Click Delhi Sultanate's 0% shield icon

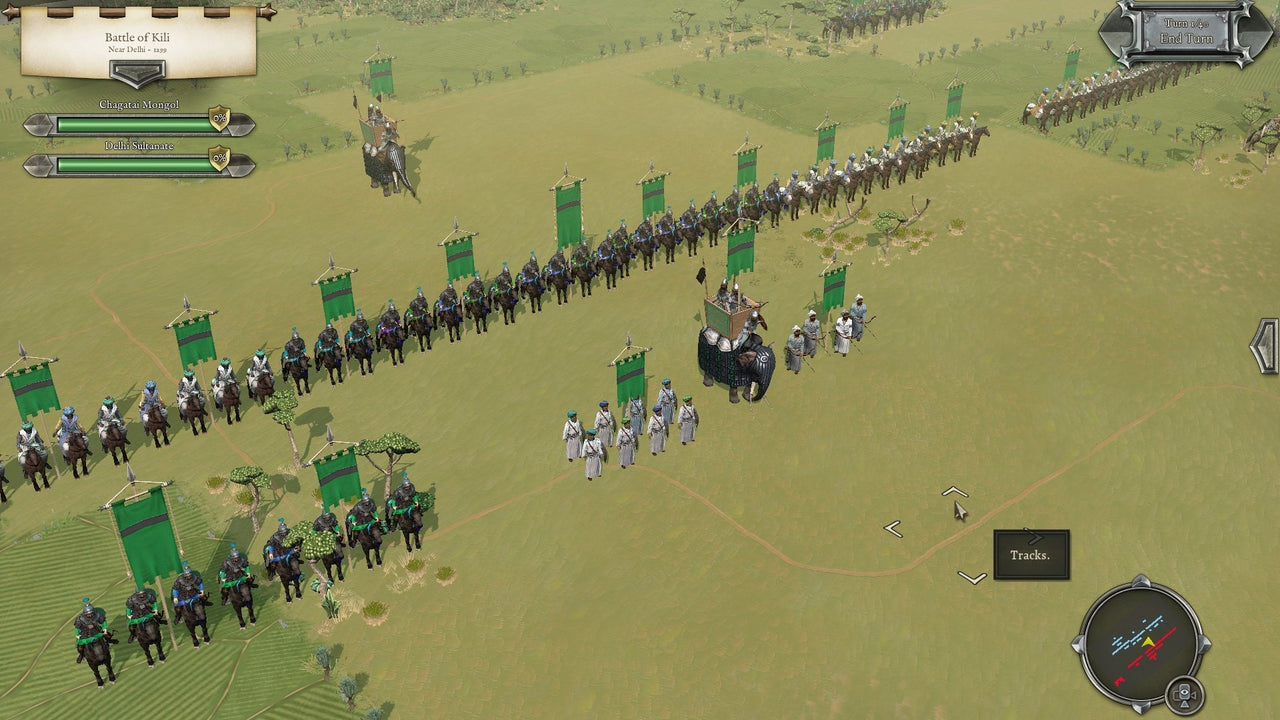pos(218,157)
